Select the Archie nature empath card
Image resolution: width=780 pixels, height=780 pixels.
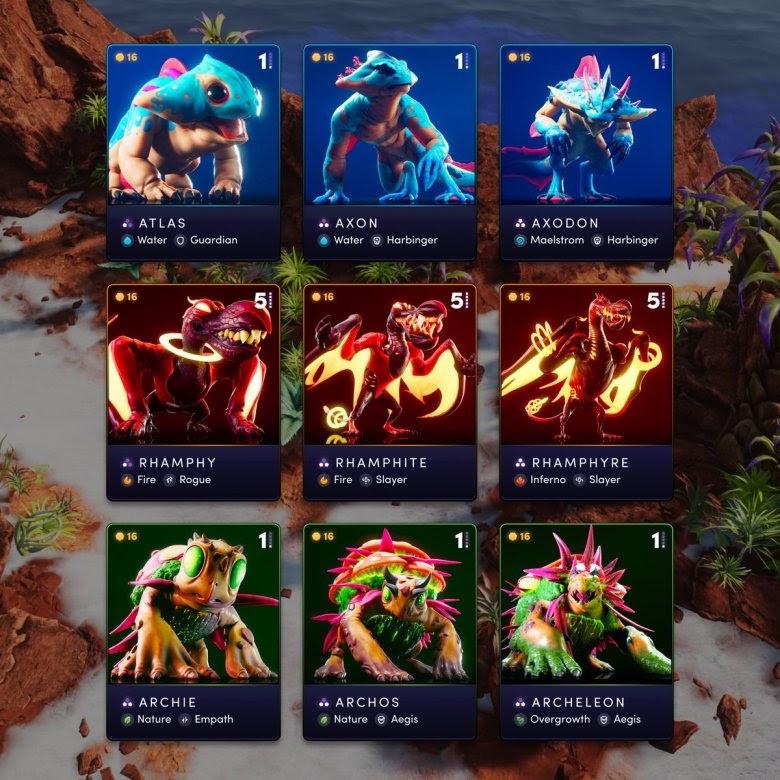click(x=193, y=631)
